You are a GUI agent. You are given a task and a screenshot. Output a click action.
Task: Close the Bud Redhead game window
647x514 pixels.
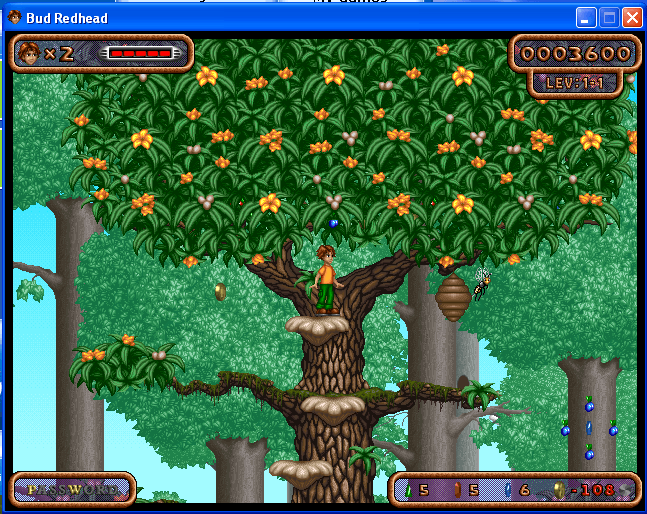(x=632, y=18)
